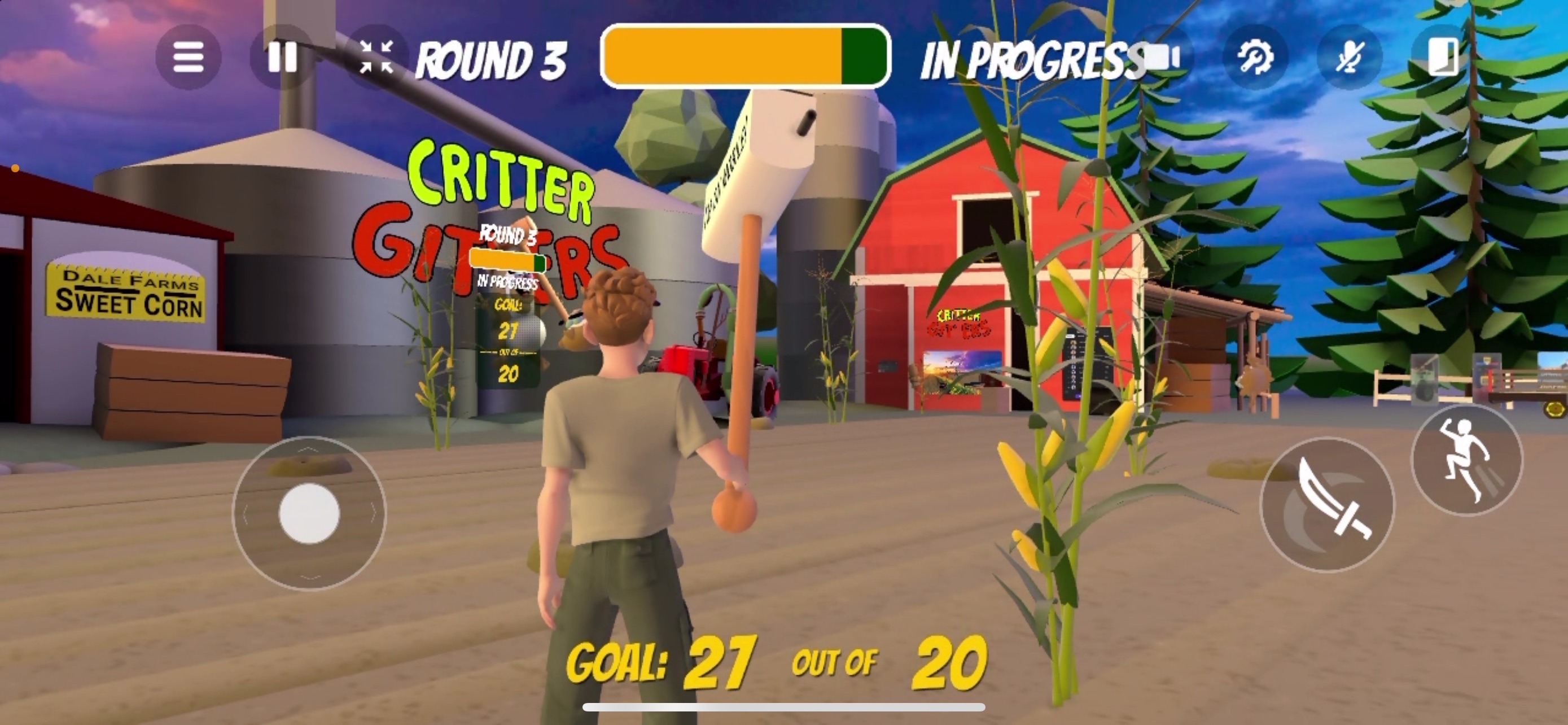Open the wrench gear settings
1568x725 pixels.
pyautogui.click(x=1255, y=57)
